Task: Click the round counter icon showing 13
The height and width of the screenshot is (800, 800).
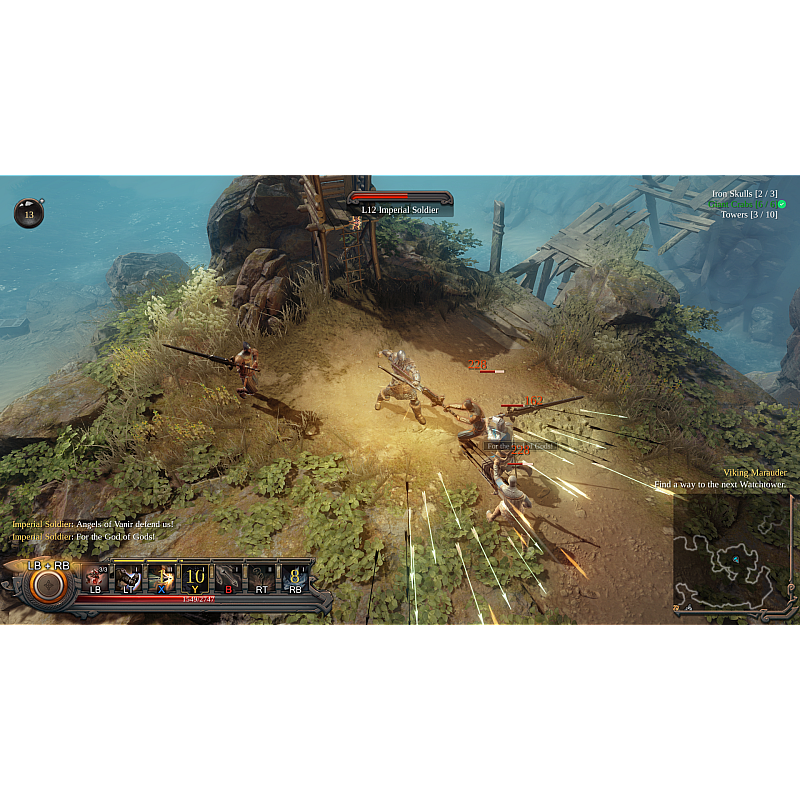Action: pos(29,213)
